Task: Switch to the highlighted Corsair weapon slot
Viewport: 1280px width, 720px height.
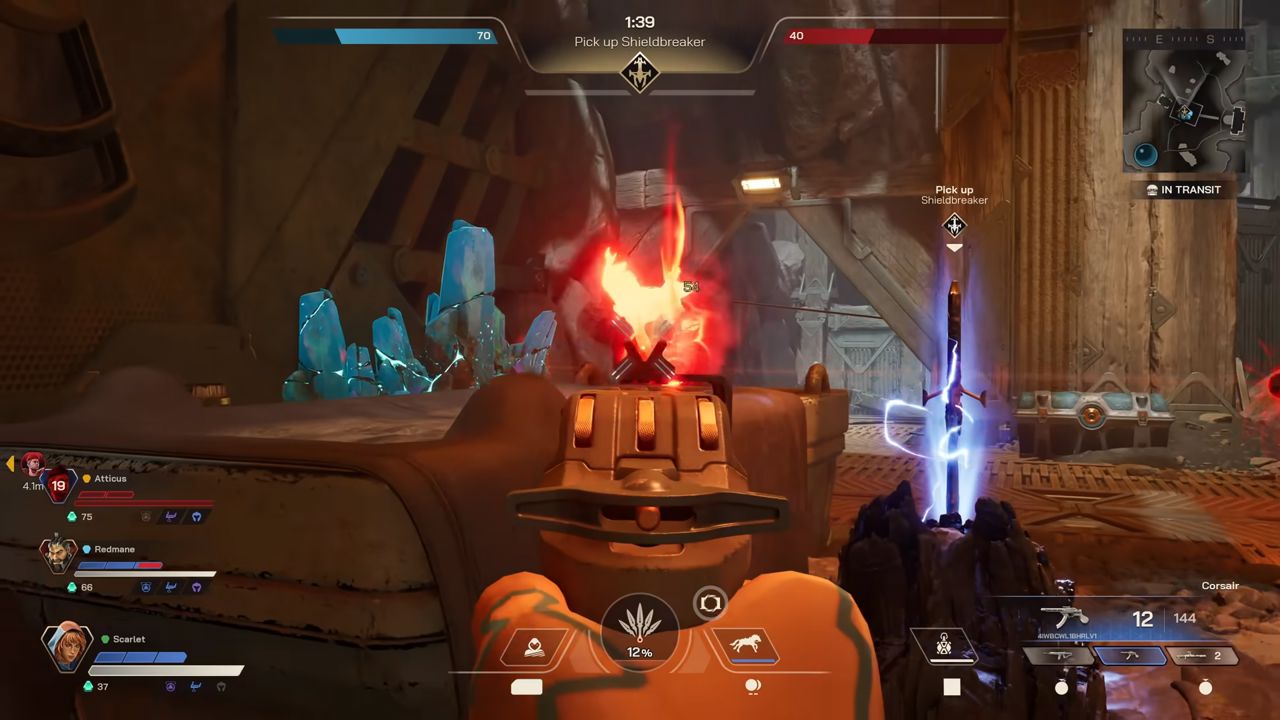Action: pos(1130,656)
